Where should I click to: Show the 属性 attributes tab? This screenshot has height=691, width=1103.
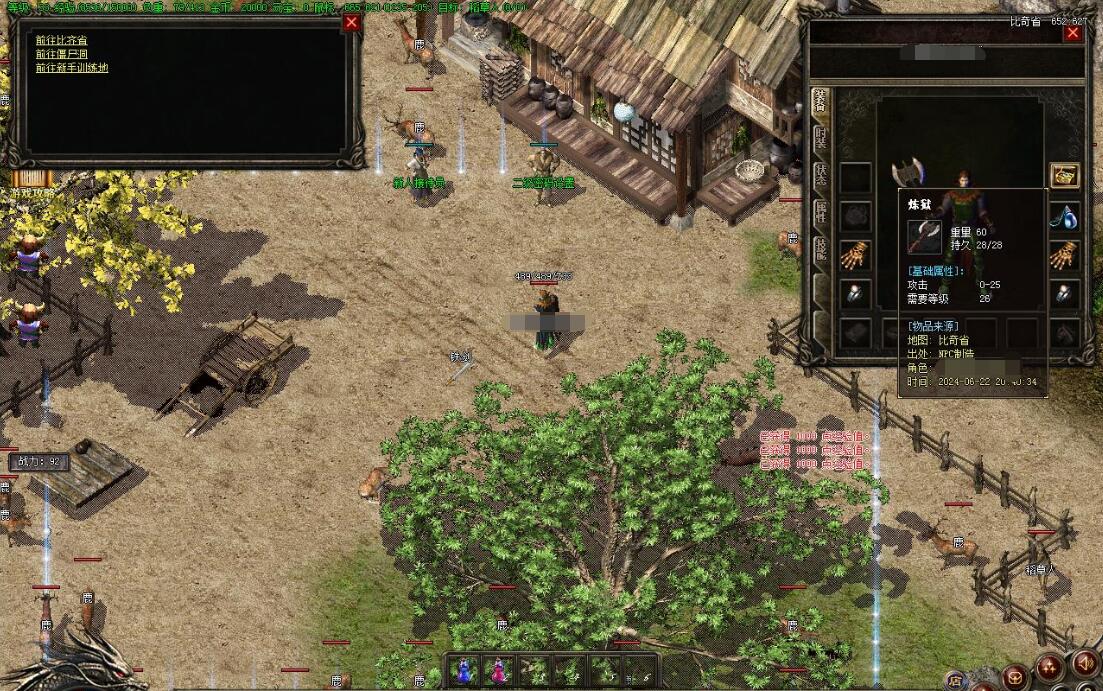coord(820,212)
